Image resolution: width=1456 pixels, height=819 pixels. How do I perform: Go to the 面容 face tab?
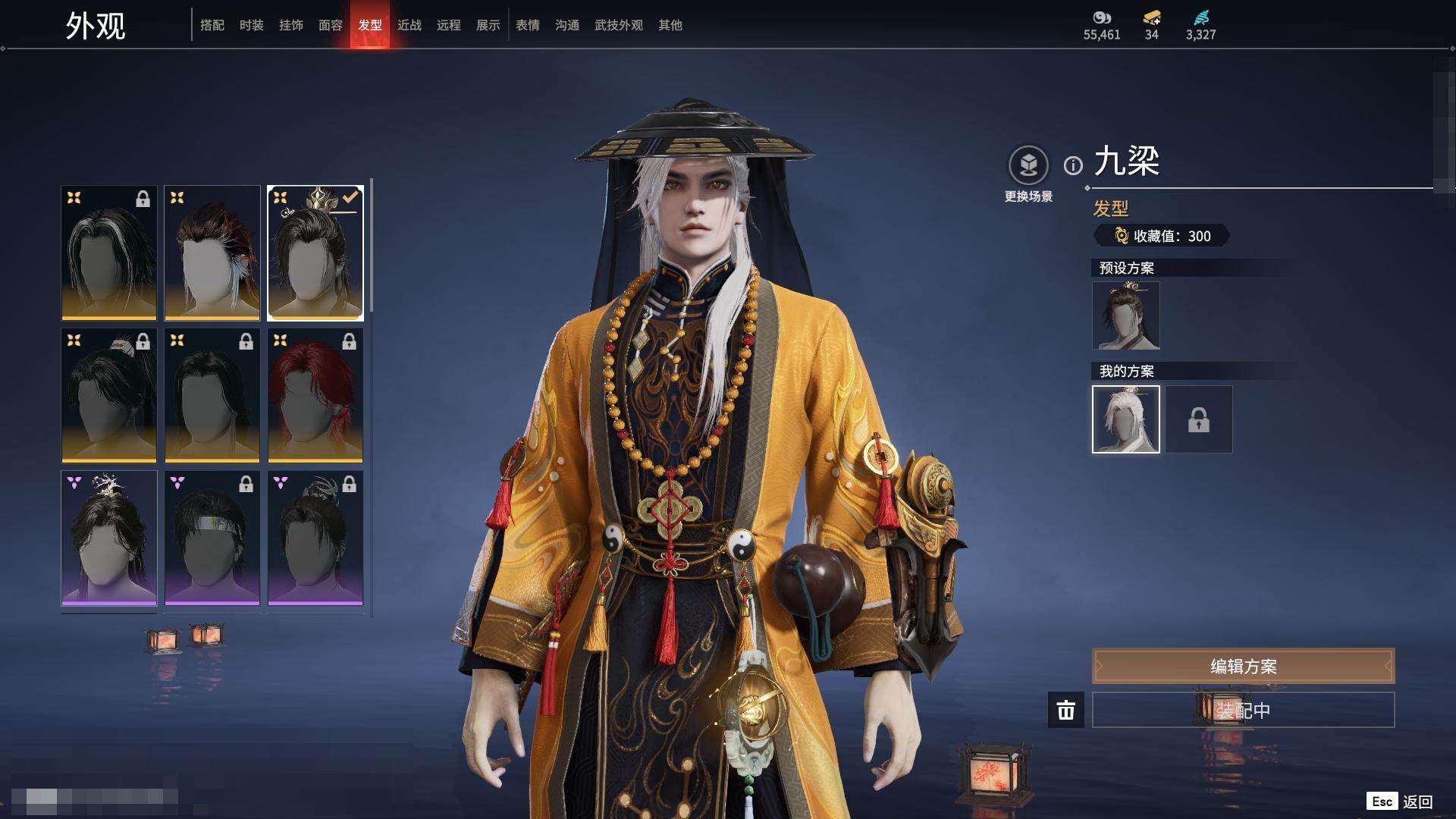[331, 25]
